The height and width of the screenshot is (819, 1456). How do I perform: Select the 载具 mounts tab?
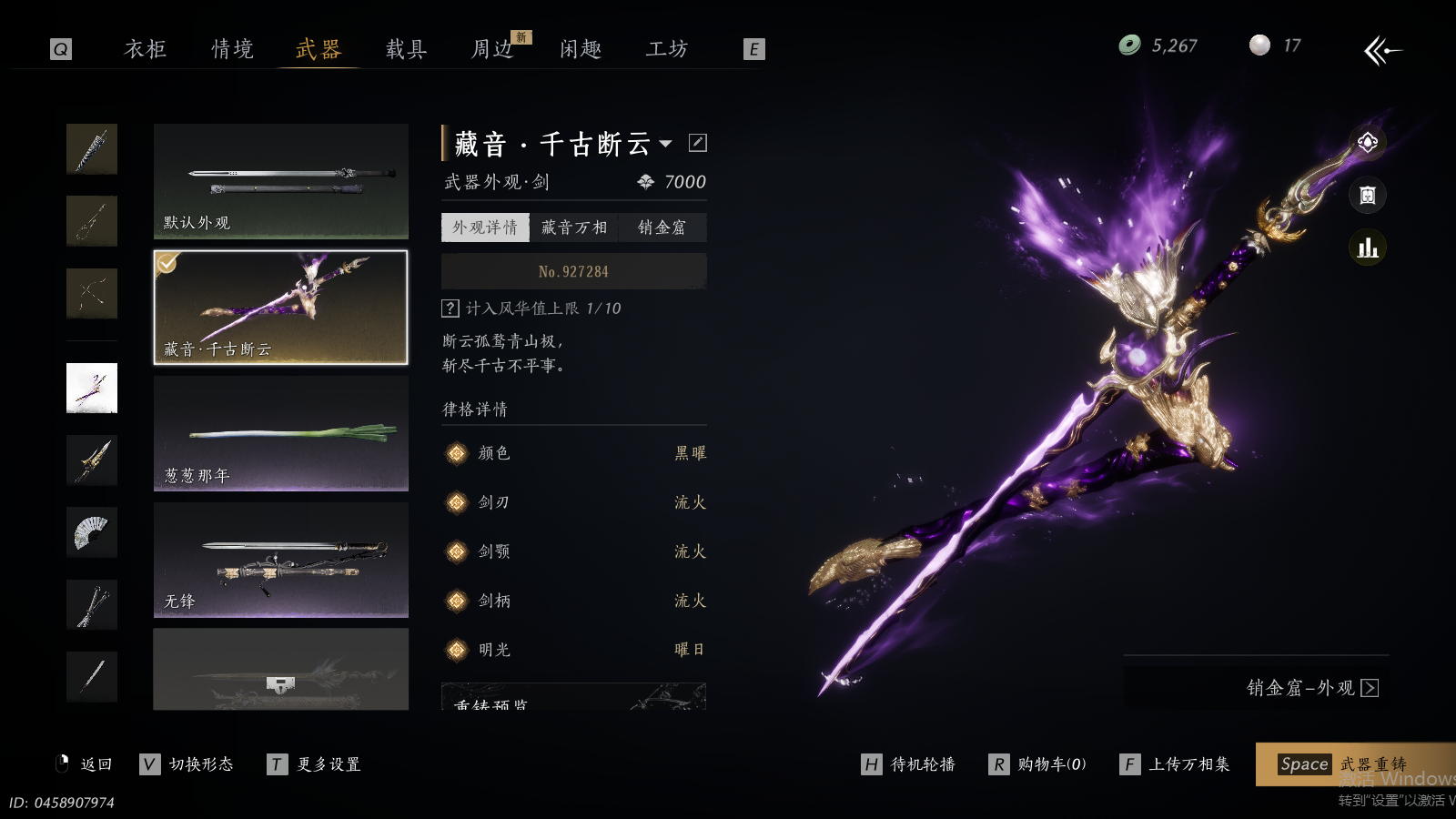point(406,49)
